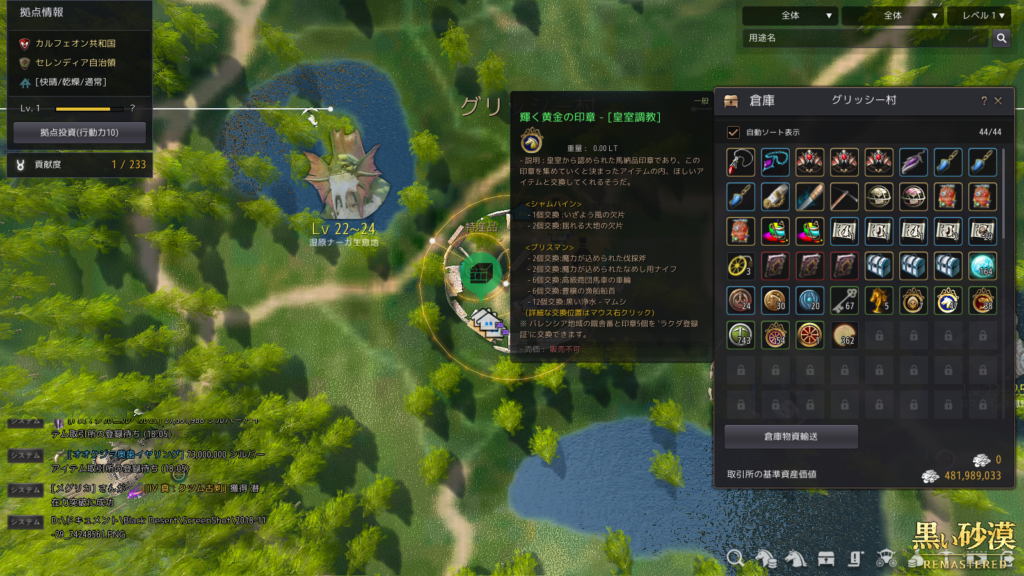Close the 倉庫 warehouse window
1024x576 pixels.
click(x=998, y=101)
